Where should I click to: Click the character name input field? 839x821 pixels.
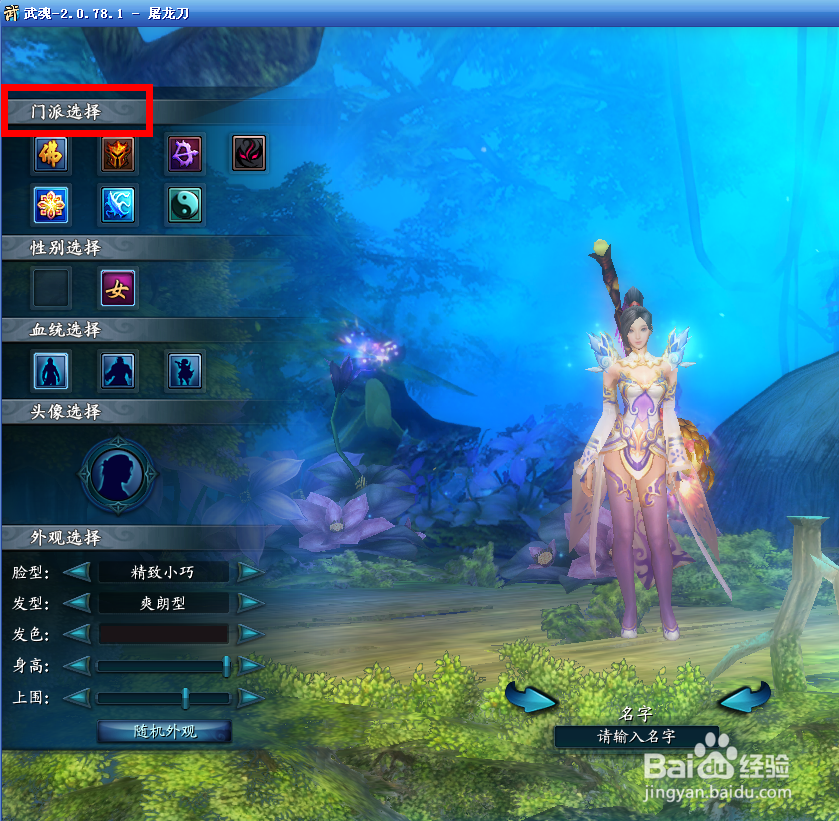pos(636,737)
